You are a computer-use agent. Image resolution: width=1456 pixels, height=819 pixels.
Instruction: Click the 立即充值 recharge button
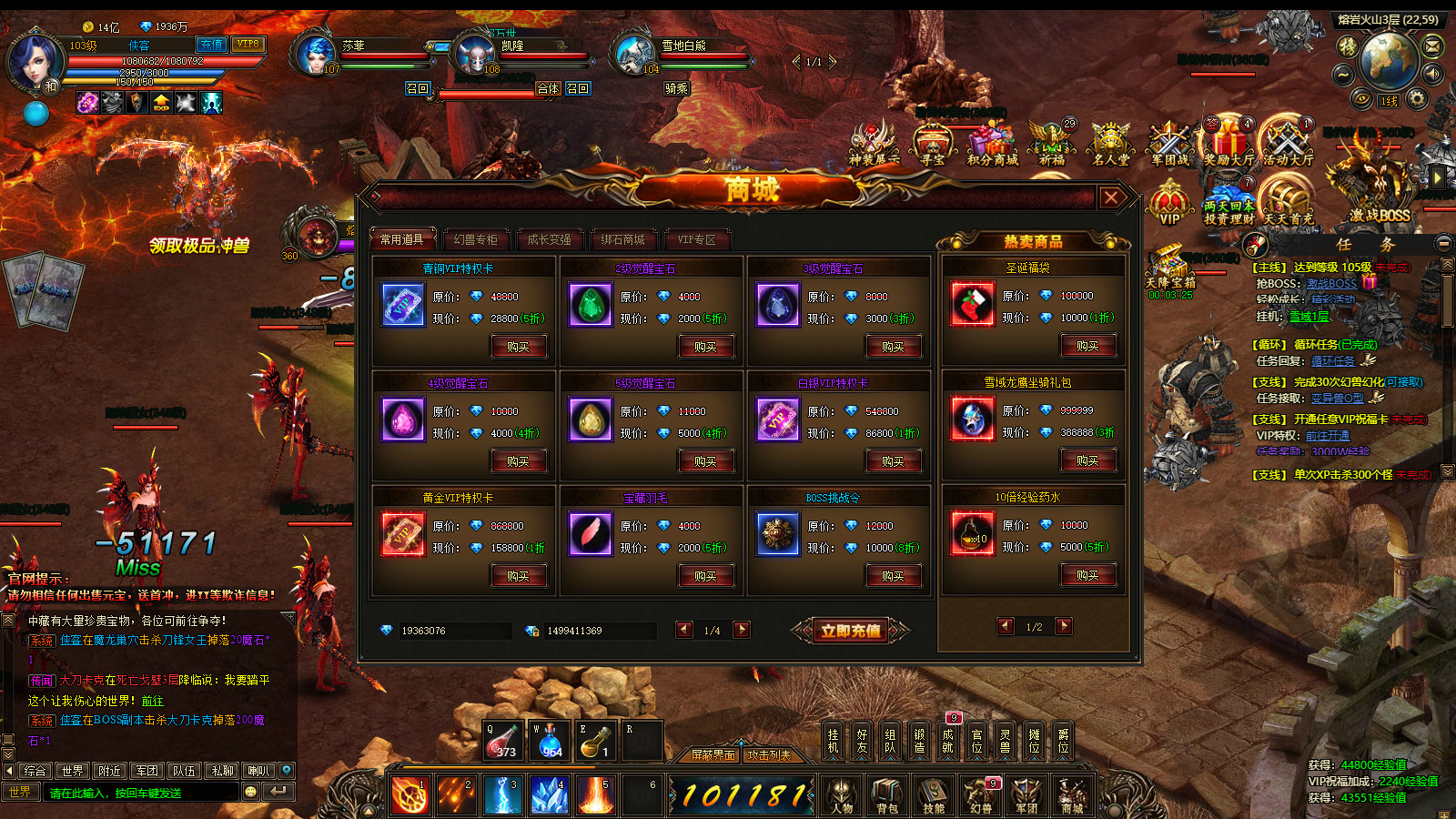click(851, 631)
